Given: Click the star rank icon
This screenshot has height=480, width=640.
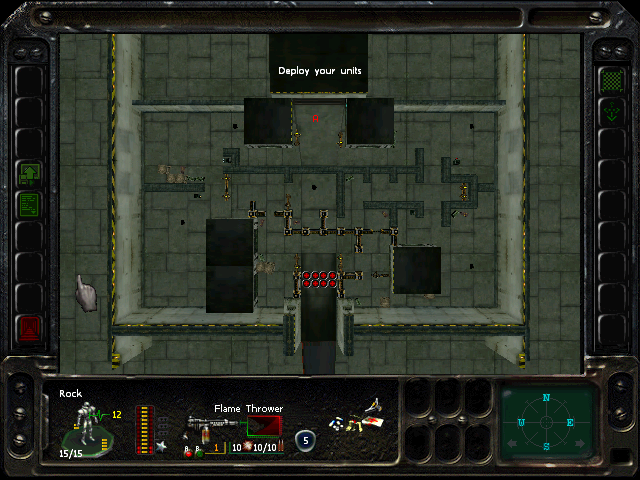Looking at the screenshot, I should (161, 446).
